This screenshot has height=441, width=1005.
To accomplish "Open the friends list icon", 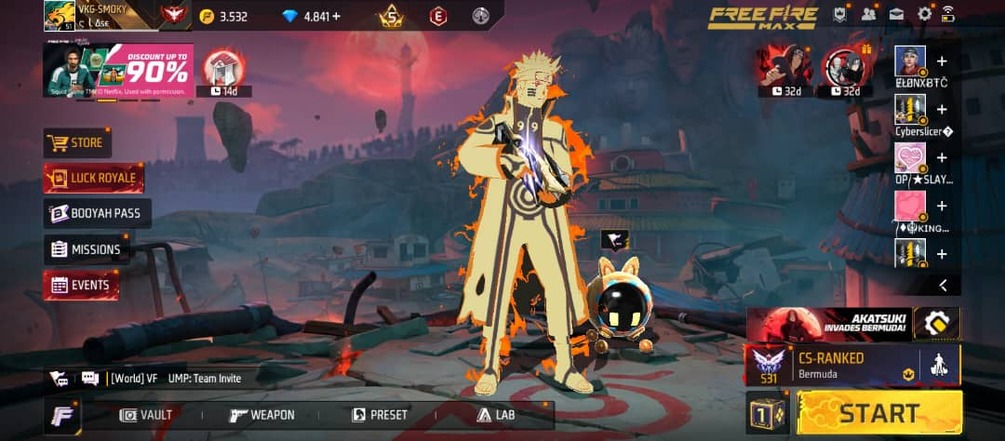I will coord(868,14).
